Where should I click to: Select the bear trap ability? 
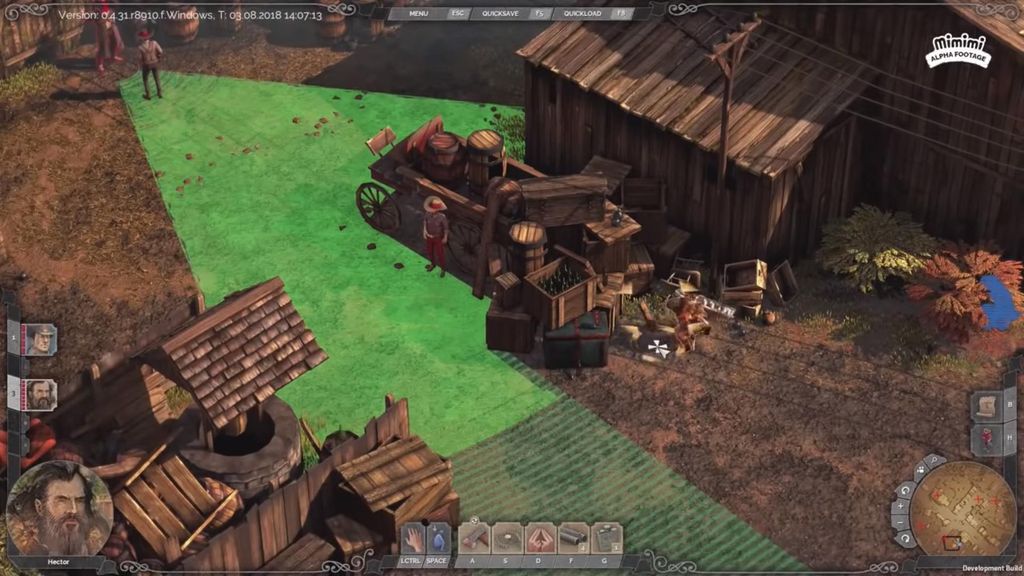[508, 538]
